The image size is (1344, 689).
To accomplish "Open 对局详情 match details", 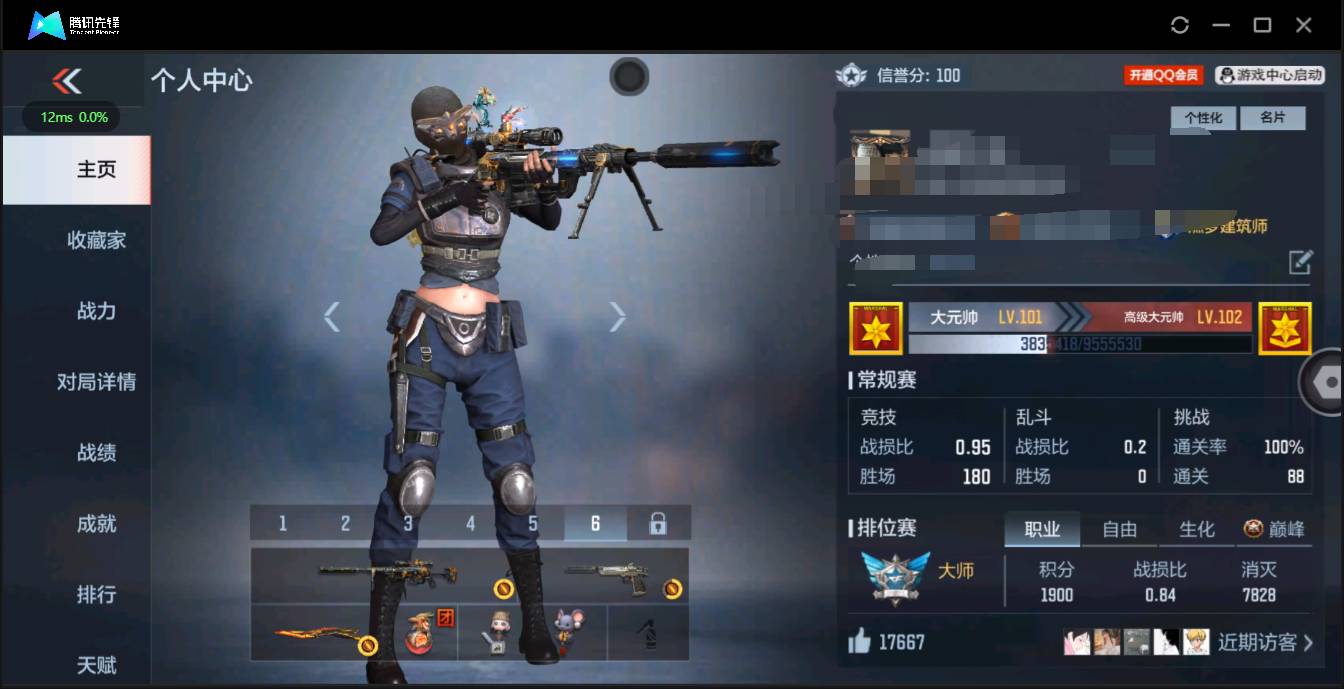I will coord(96,382).
